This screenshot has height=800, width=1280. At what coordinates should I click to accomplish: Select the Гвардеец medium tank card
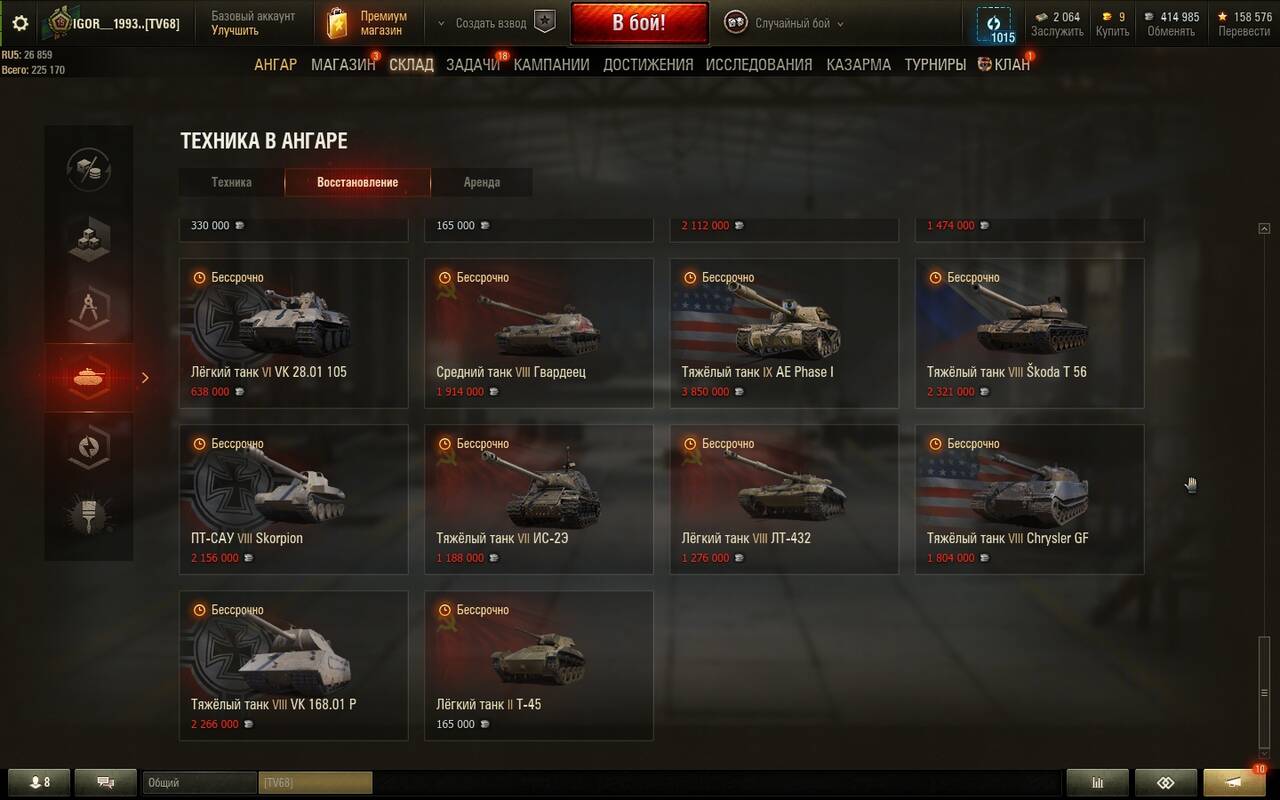(539, 333)
